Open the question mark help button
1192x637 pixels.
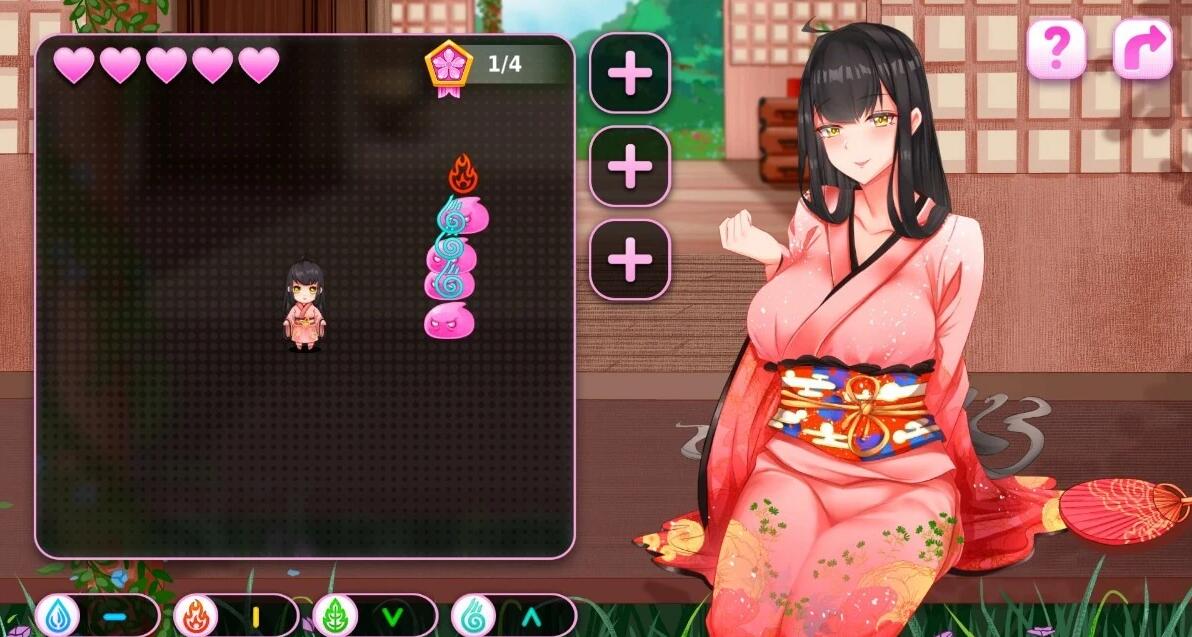tap(1056, 48)
